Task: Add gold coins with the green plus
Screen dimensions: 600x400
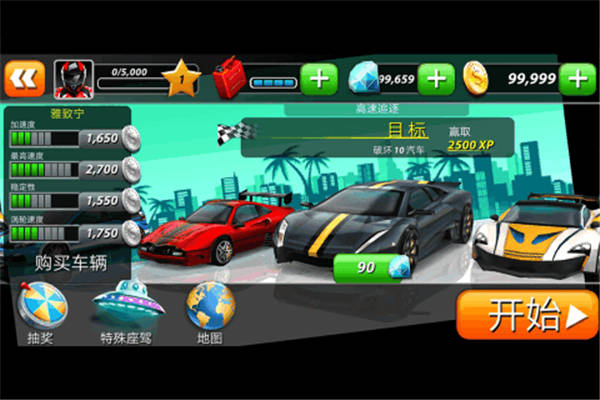Action: (578, 78)
